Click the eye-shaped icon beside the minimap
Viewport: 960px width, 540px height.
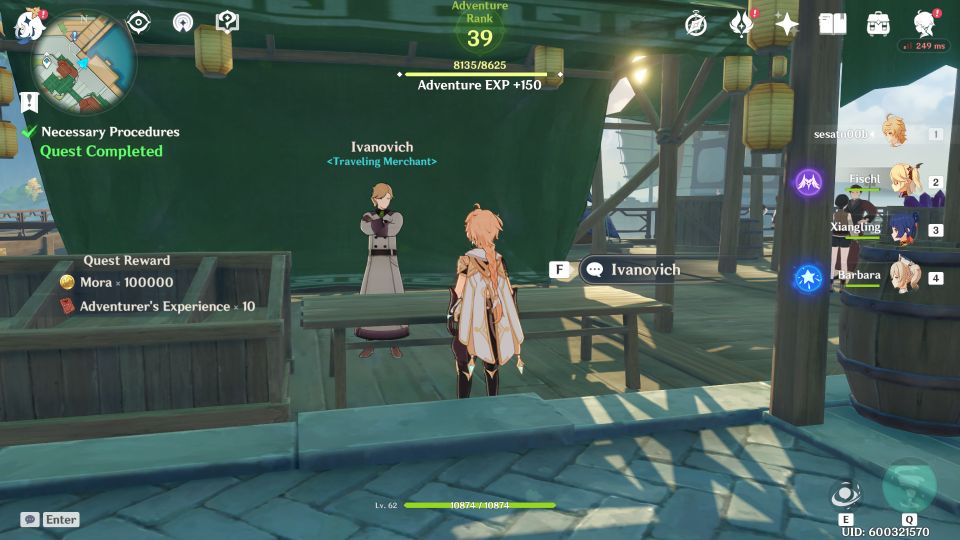click(x=139, y=22)
